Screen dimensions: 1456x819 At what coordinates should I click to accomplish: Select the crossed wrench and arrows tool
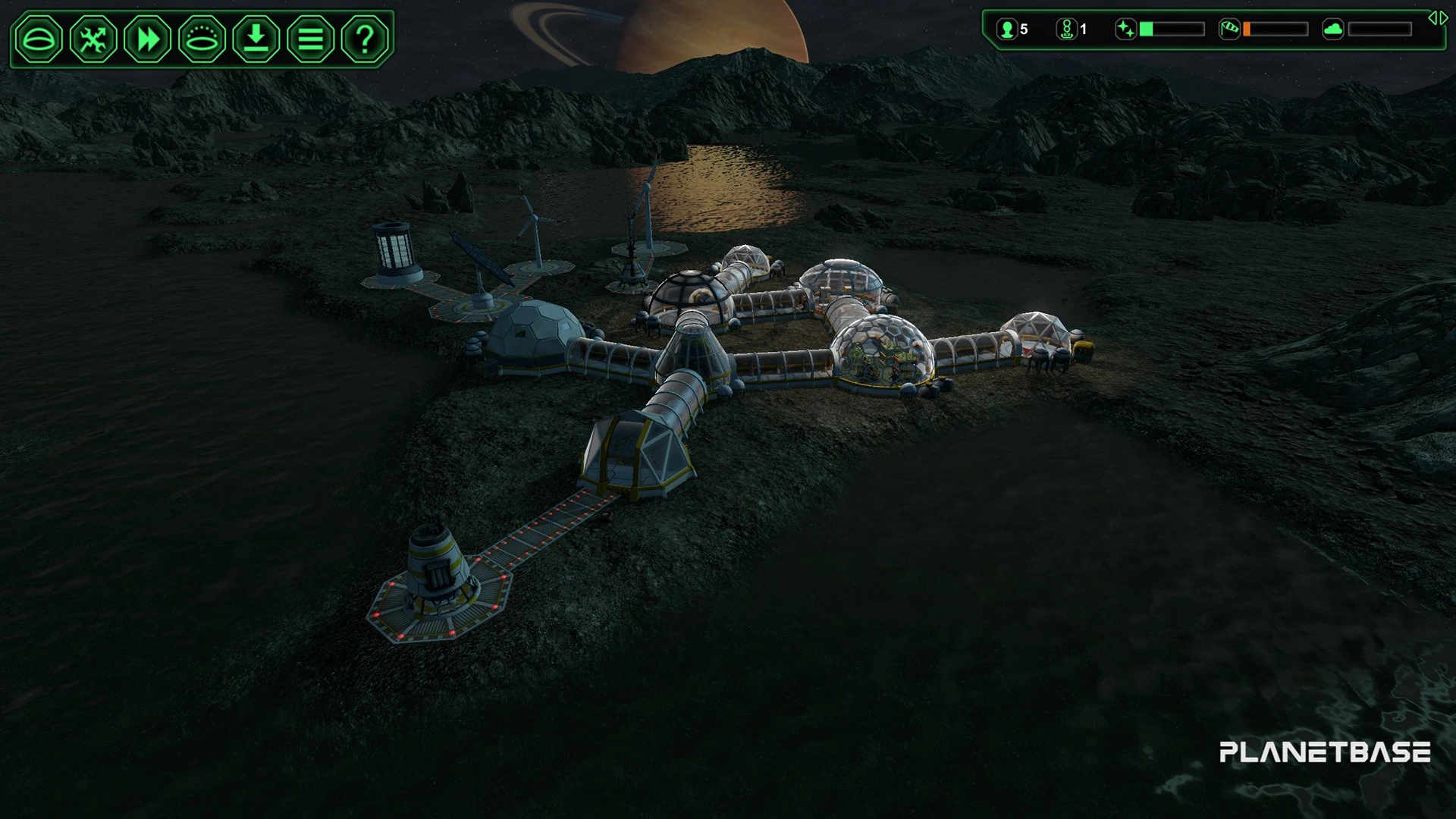coord(93,39)
